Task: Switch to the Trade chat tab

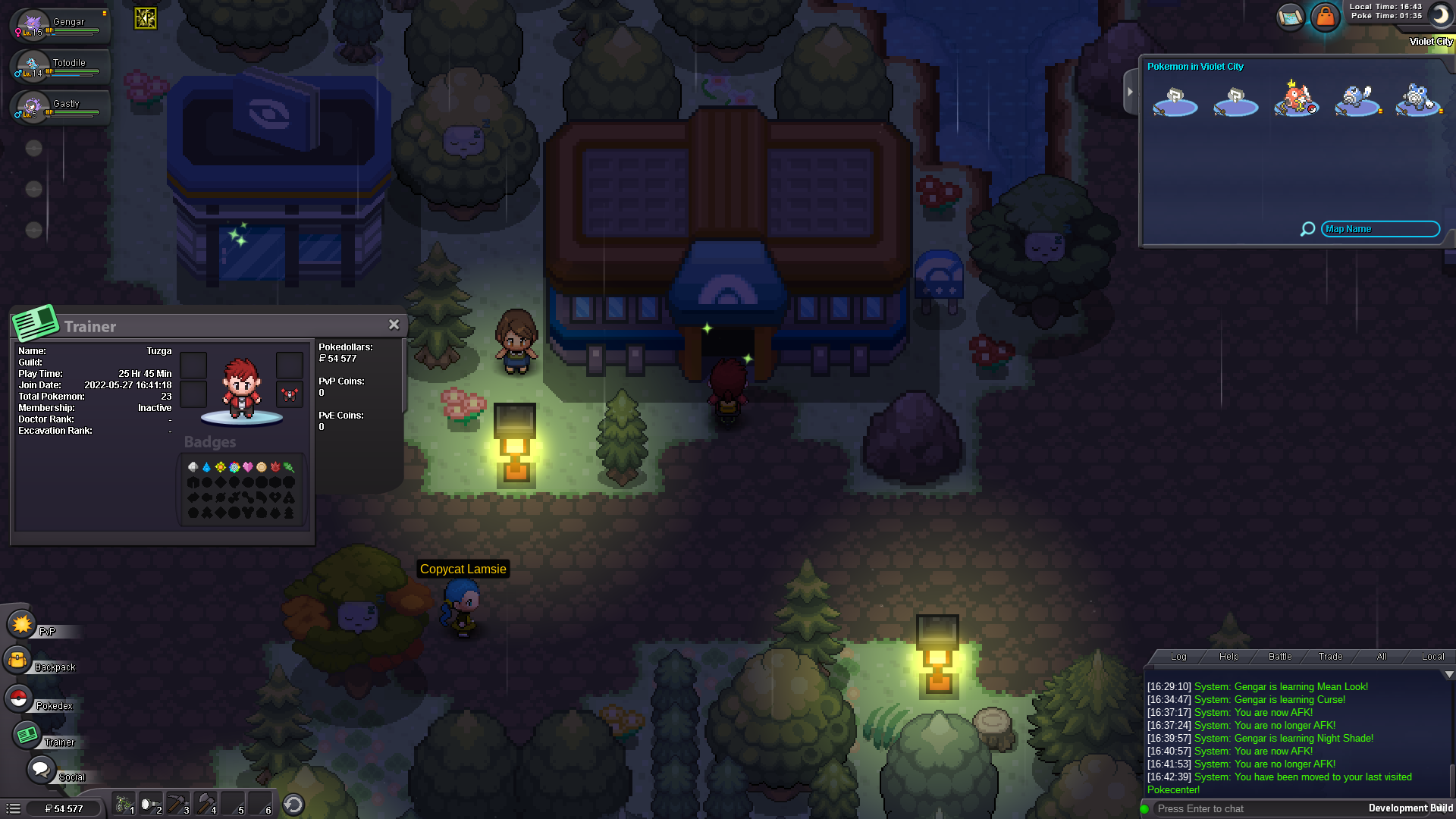Action: pos(1330,657)
